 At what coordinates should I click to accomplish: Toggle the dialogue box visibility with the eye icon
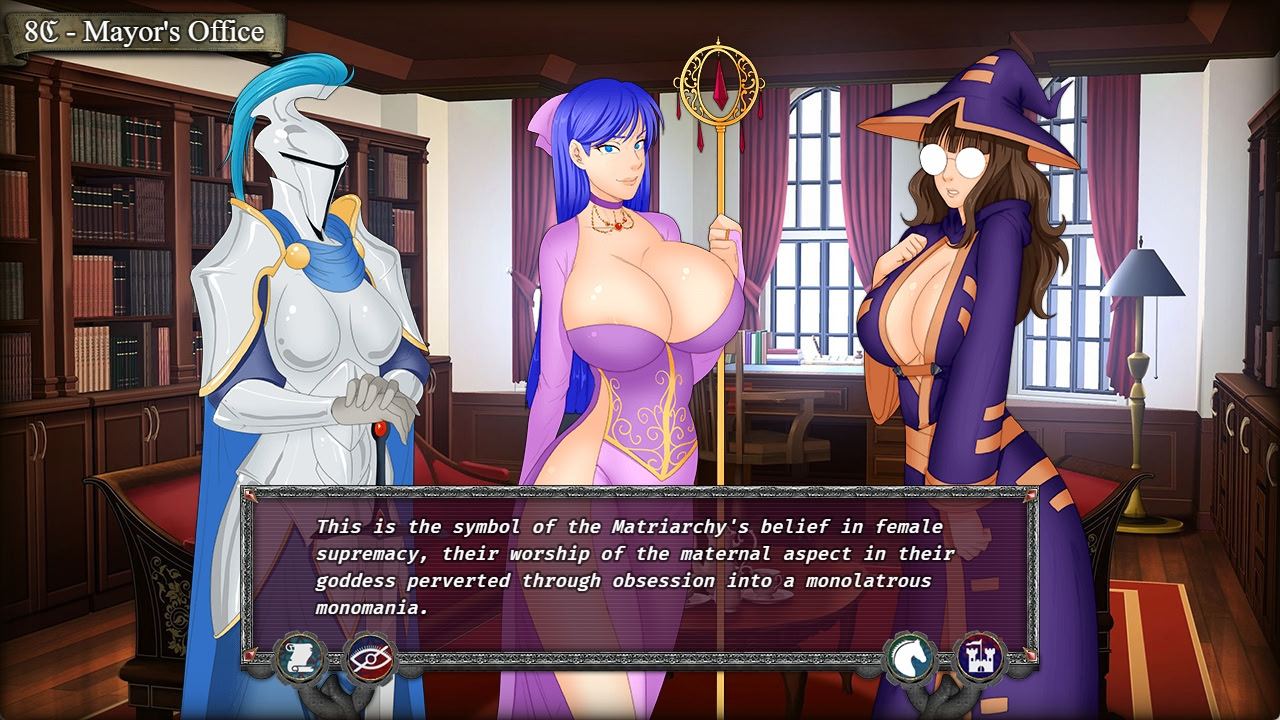[370, 658]
